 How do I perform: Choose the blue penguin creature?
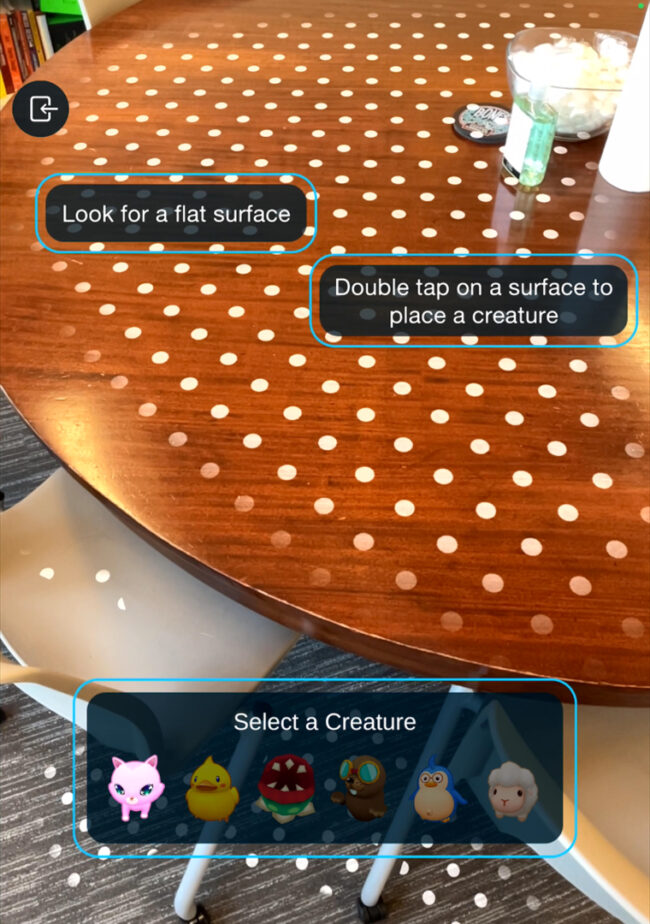point(437,789)
